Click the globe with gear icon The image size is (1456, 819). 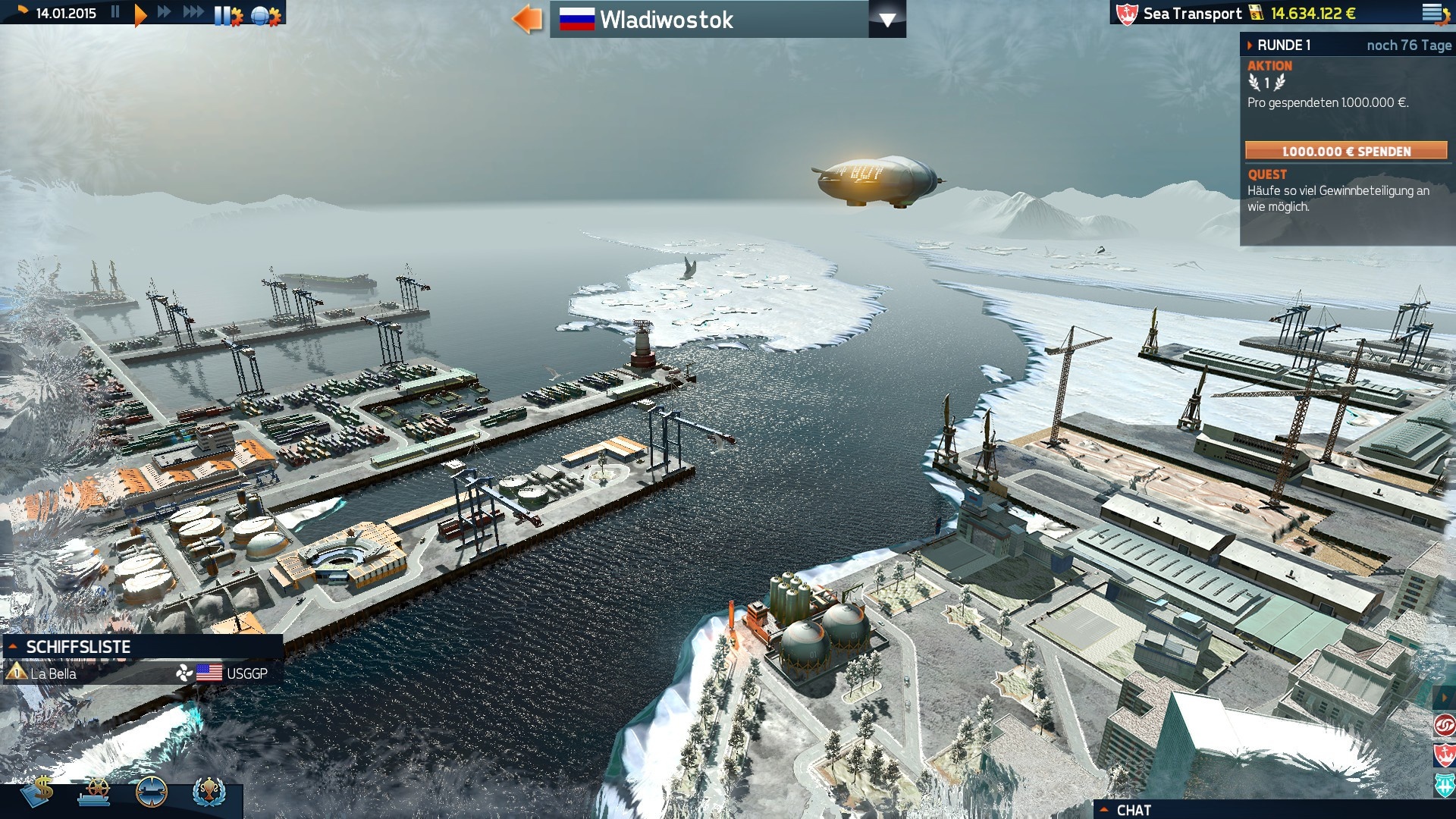[x=261, y=14]
